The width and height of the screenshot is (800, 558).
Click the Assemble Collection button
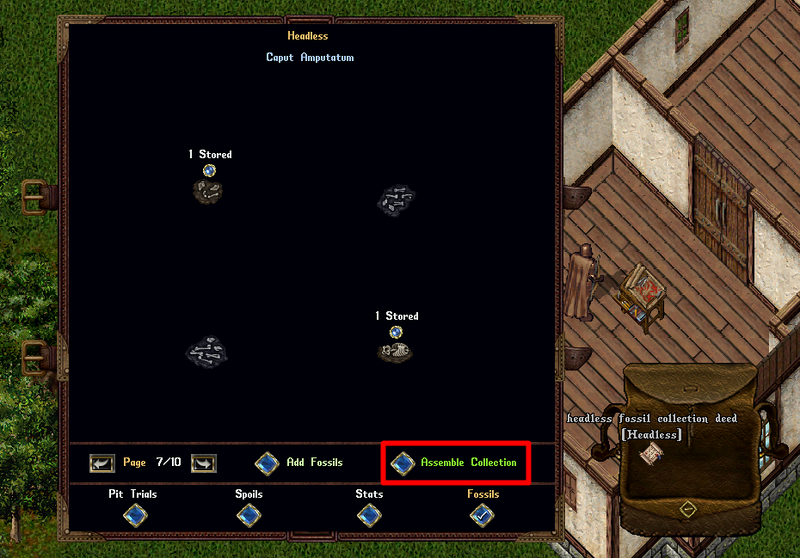coord(403,463)
